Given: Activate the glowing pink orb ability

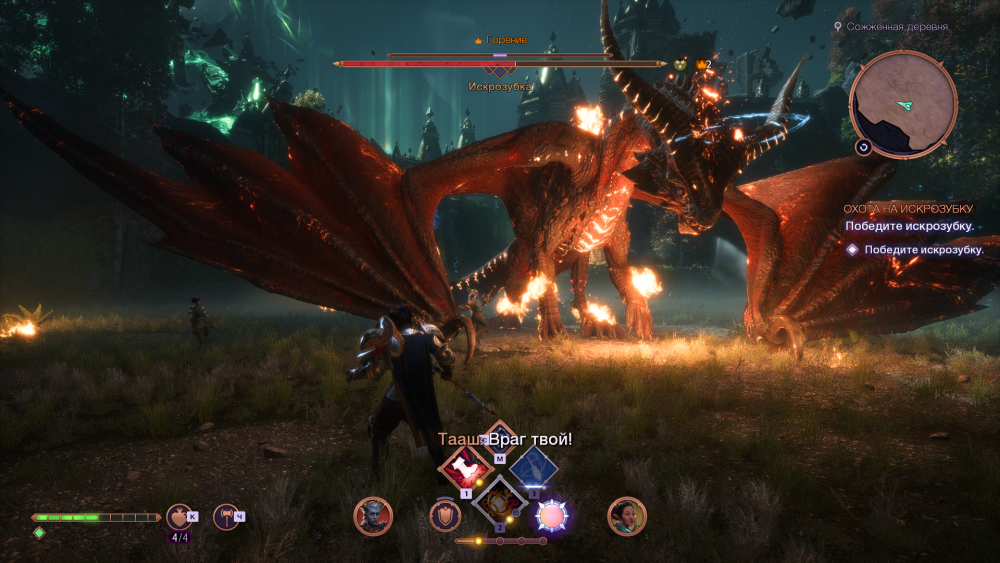Looking at the screenshot, I should [551, 515].
